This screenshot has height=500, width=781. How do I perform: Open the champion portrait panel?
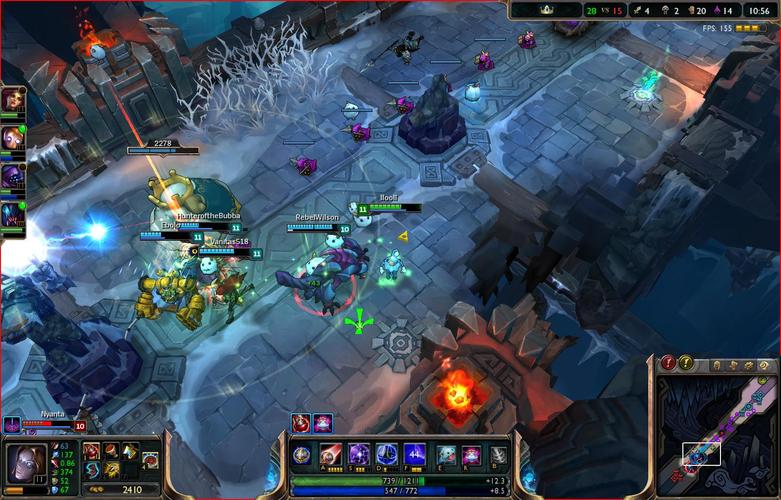point(23,463)
